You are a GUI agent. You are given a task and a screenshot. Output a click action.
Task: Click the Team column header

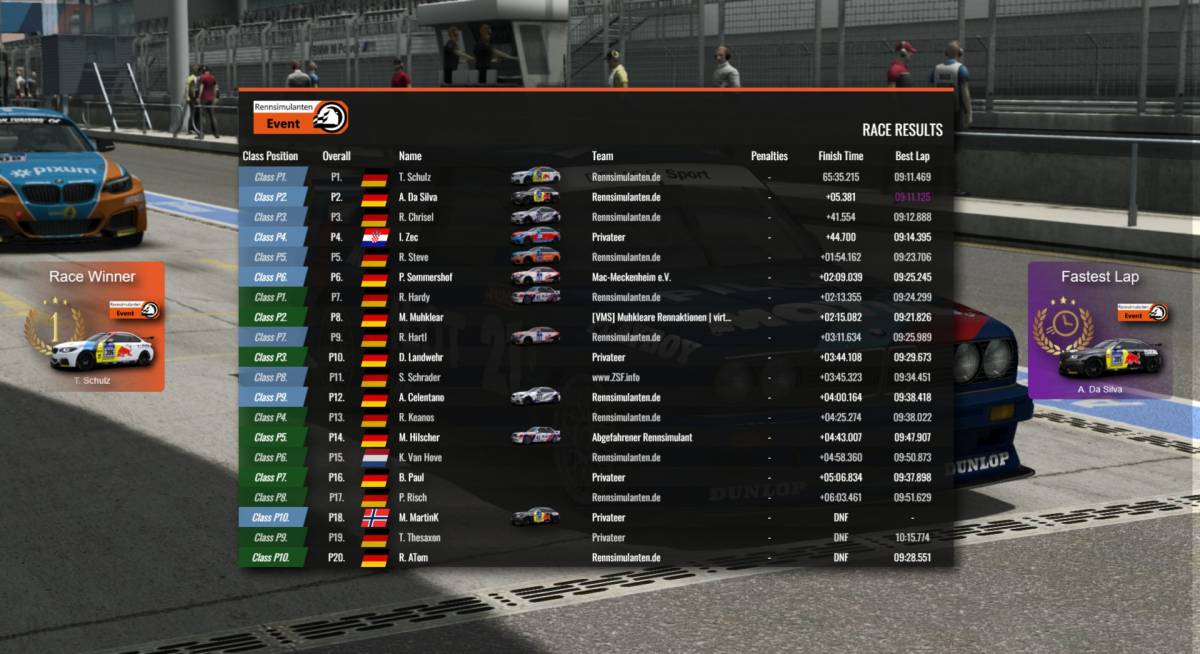[x=602, y=156]
